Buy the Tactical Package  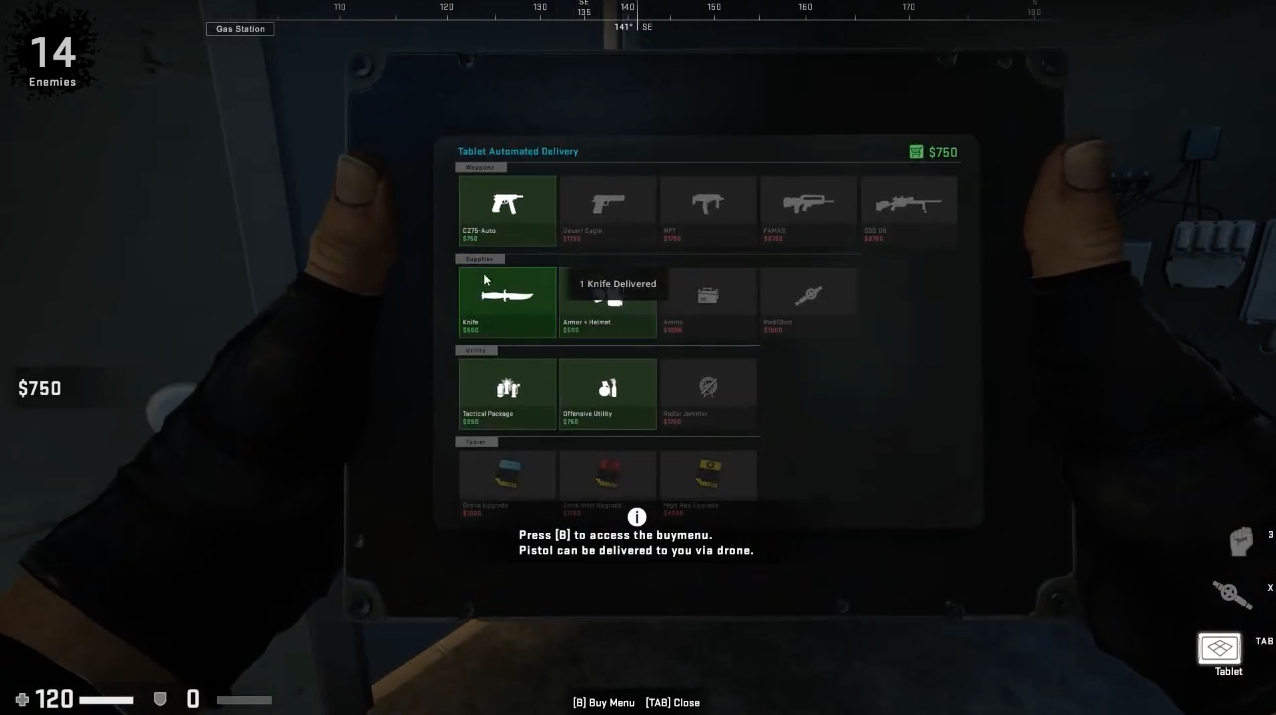click(507, 393)
